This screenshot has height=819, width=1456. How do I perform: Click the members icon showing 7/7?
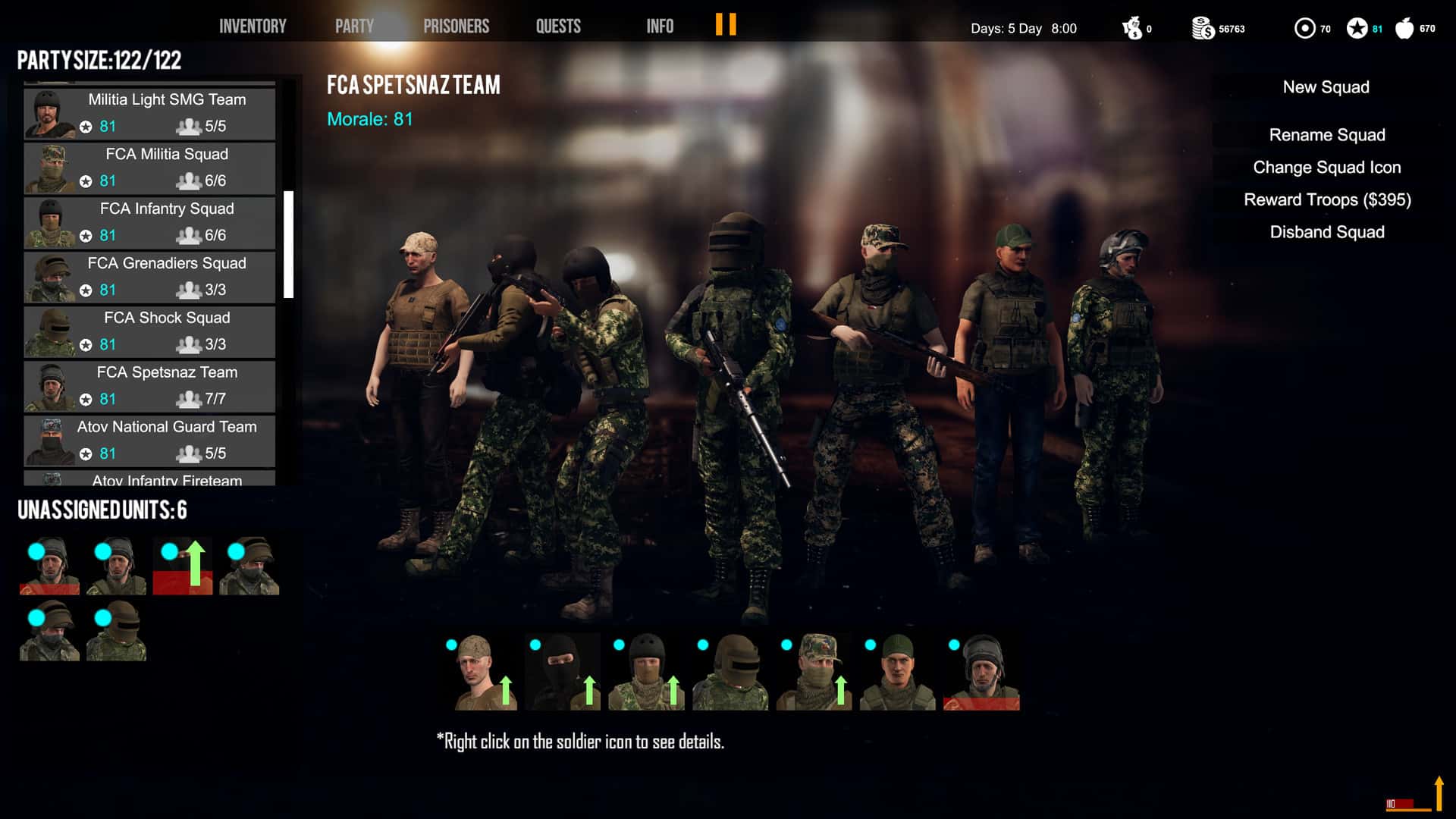[x=188, y=399]
